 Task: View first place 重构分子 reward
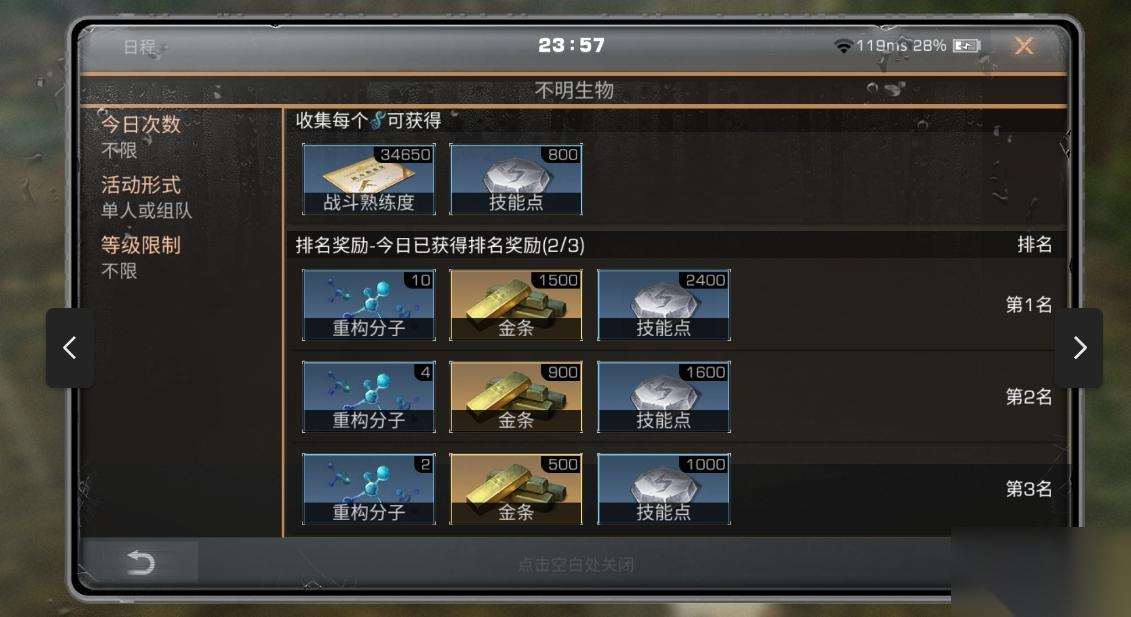pos(369,305)
